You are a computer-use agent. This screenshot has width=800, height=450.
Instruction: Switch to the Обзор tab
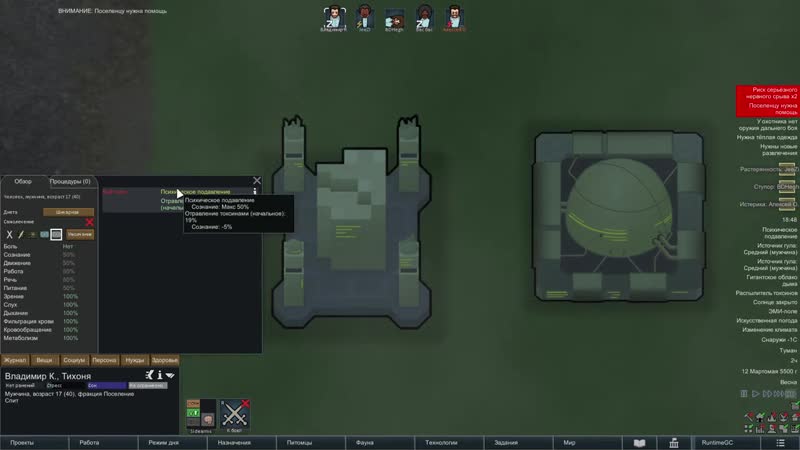(23, 182)
